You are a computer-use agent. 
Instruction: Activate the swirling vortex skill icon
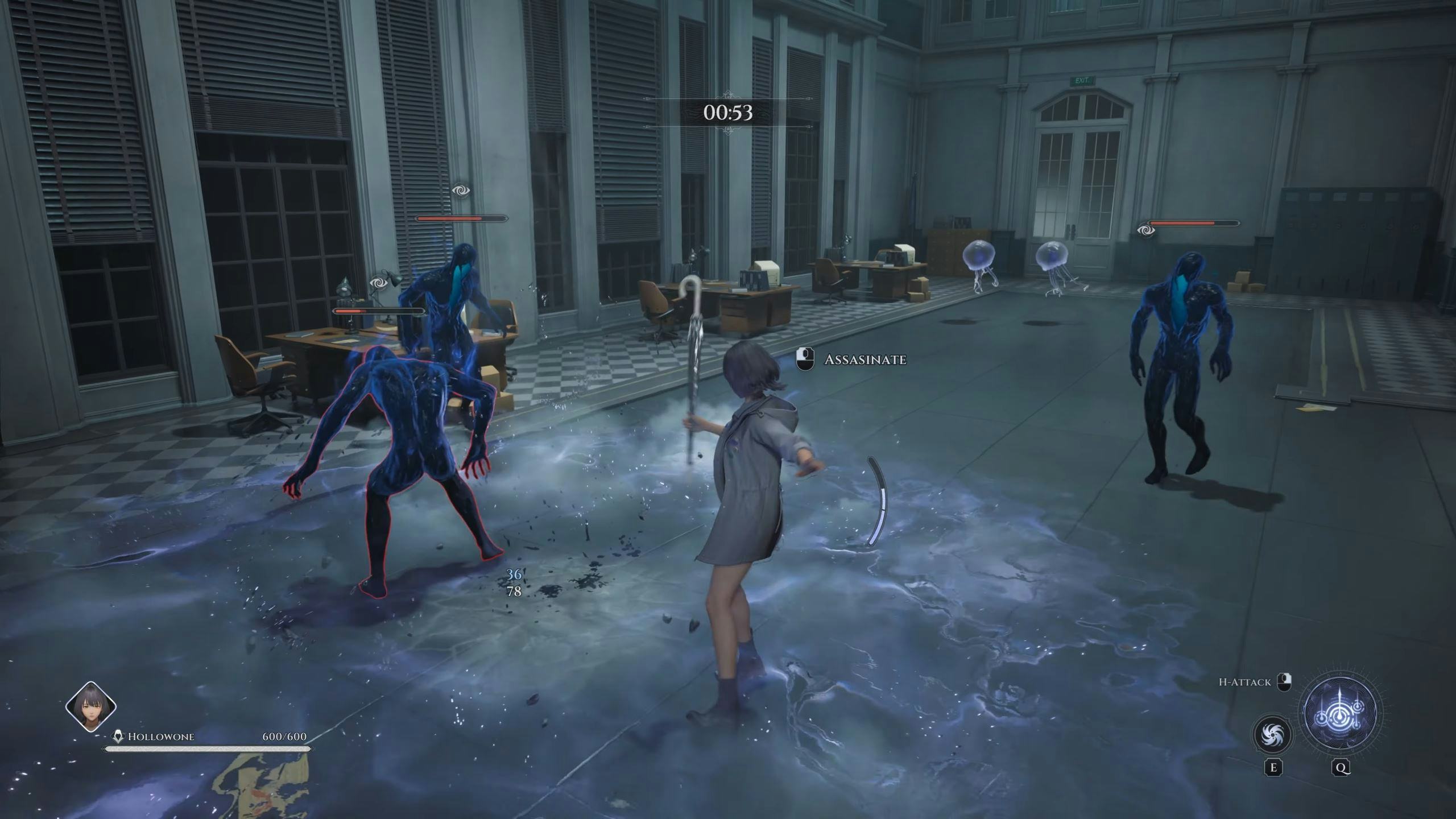[1273, 734]
